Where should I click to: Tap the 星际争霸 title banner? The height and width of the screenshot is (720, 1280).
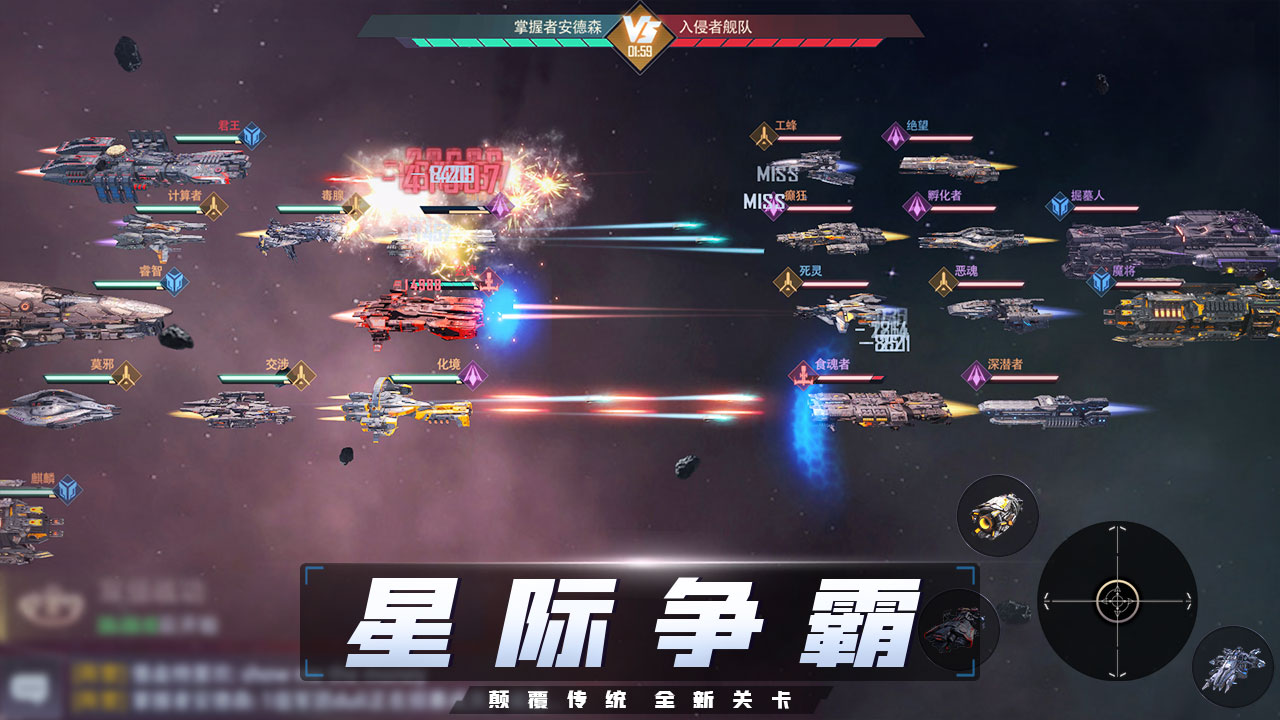click(640, 625)
